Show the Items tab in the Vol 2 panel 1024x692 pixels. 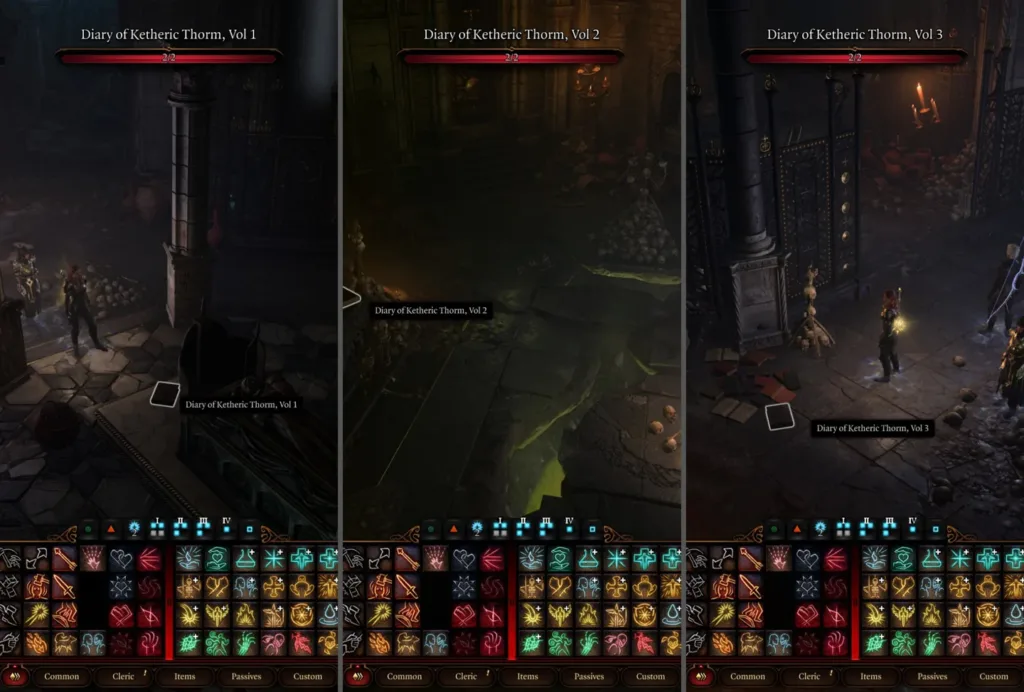(x=528, y=677)
